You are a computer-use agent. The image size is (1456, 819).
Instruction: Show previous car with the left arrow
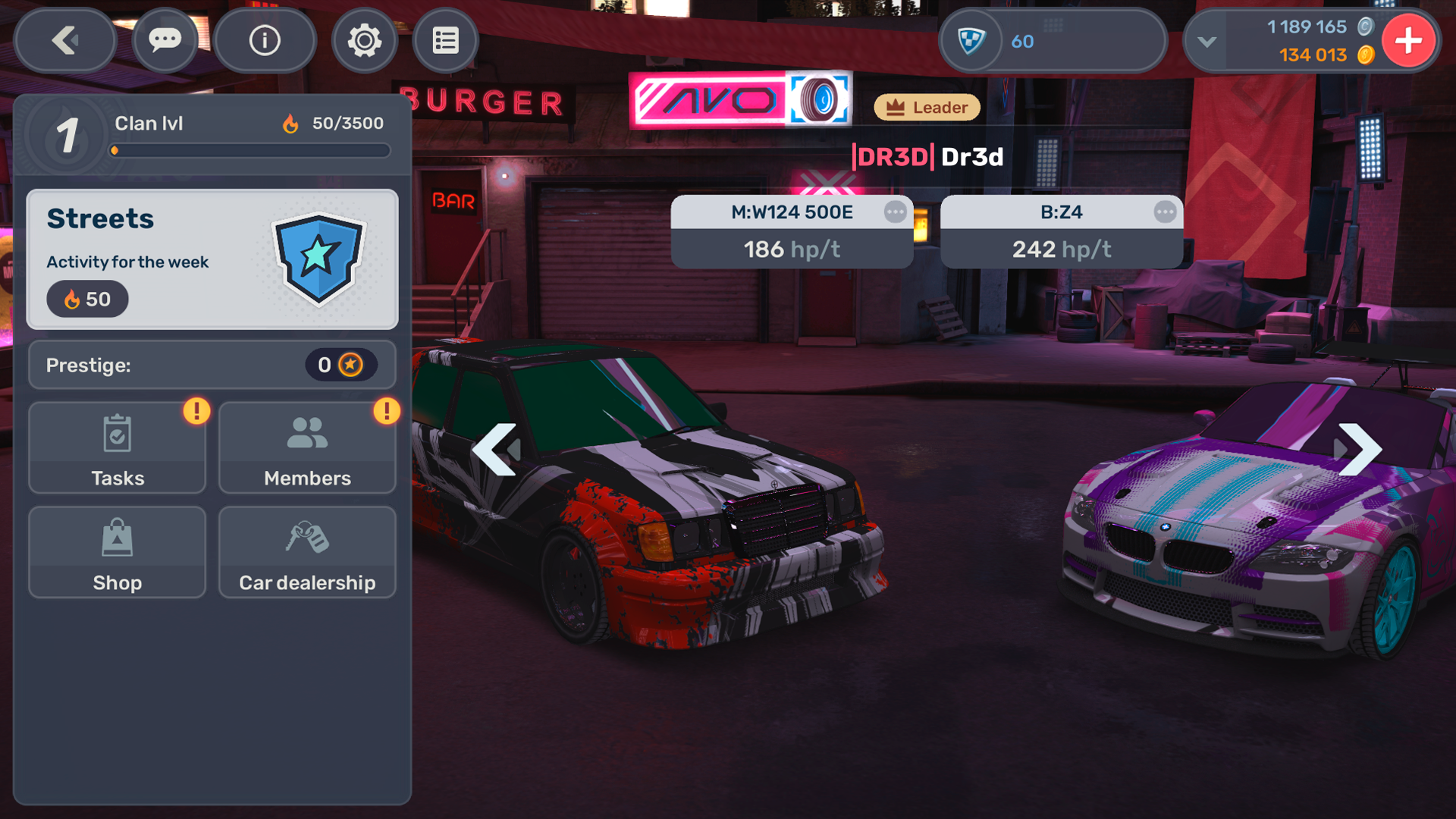click(495, 450)
